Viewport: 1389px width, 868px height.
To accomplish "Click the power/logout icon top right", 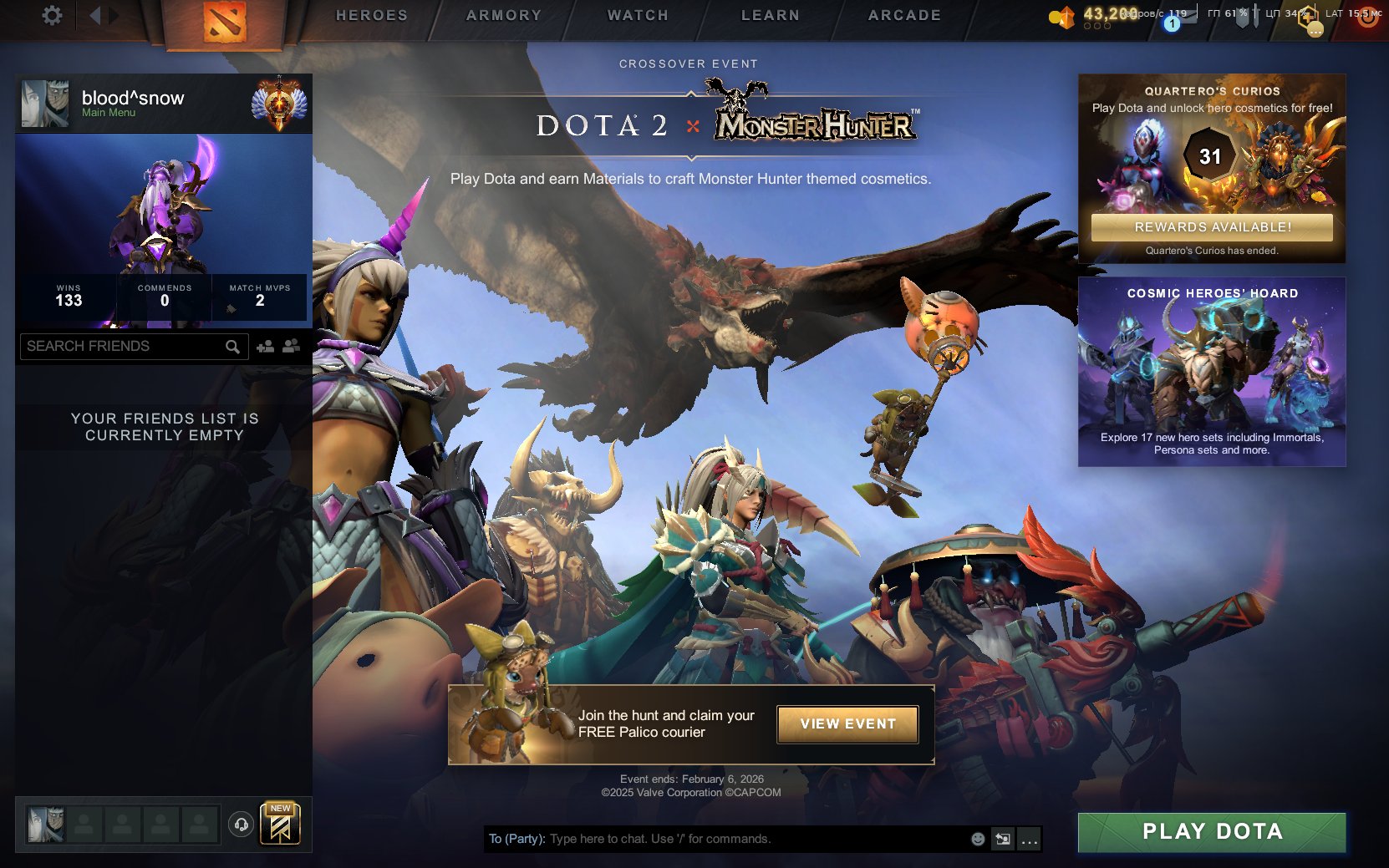I will tap(1369, 16).
